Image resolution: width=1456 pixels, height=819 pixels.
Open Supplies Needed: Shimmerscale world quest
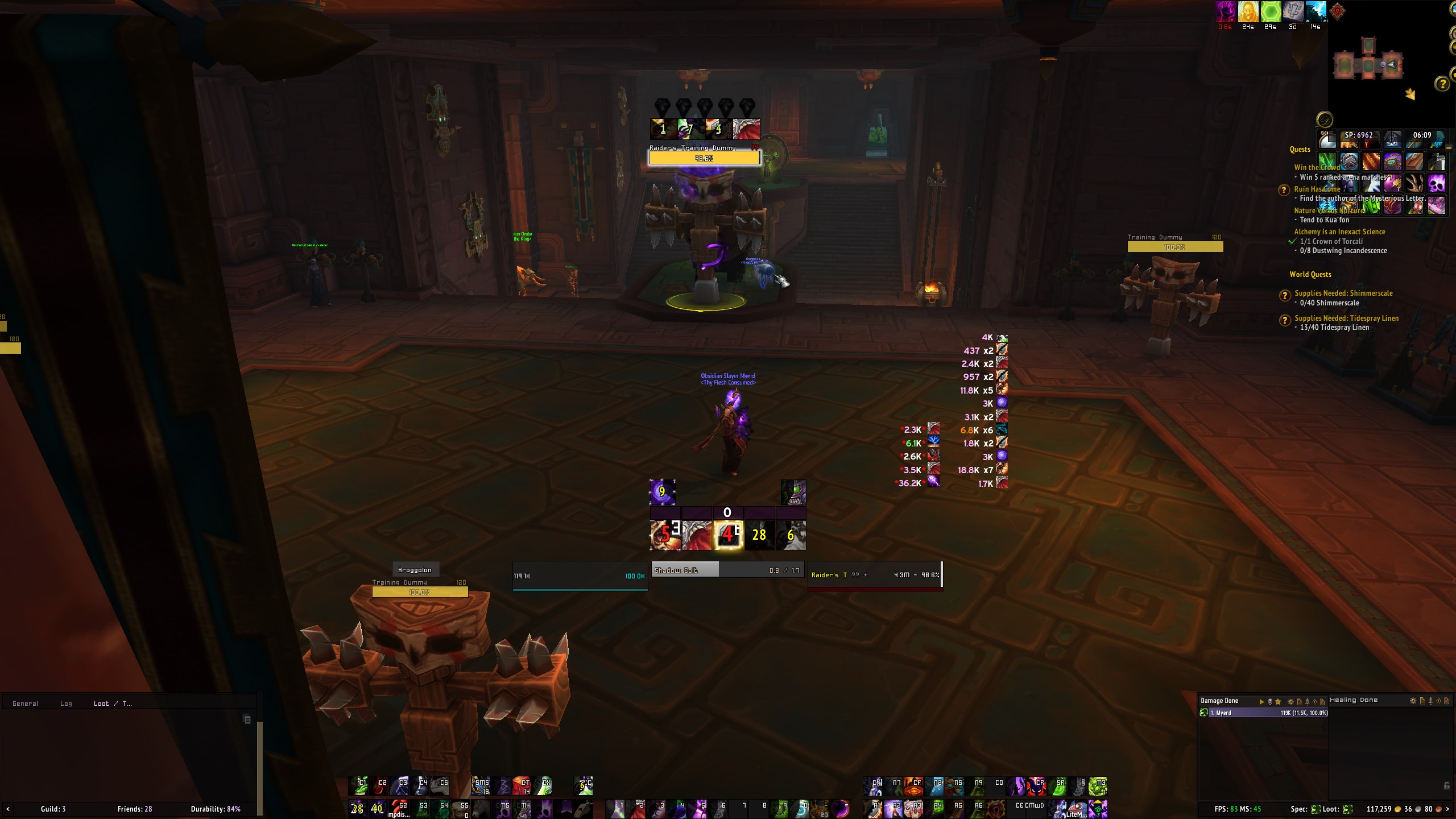[1343, 293]
